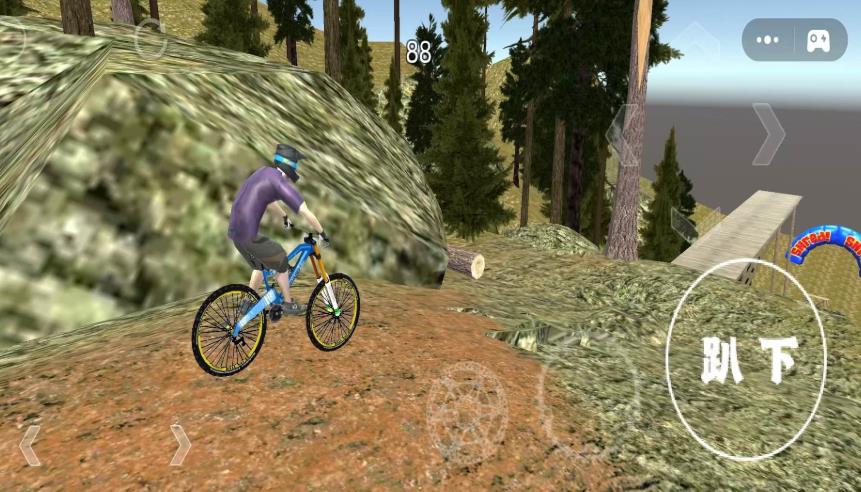Click the gamepad icon in the top capsule
The image size is (861, 492).
click(x=818, y=40)
